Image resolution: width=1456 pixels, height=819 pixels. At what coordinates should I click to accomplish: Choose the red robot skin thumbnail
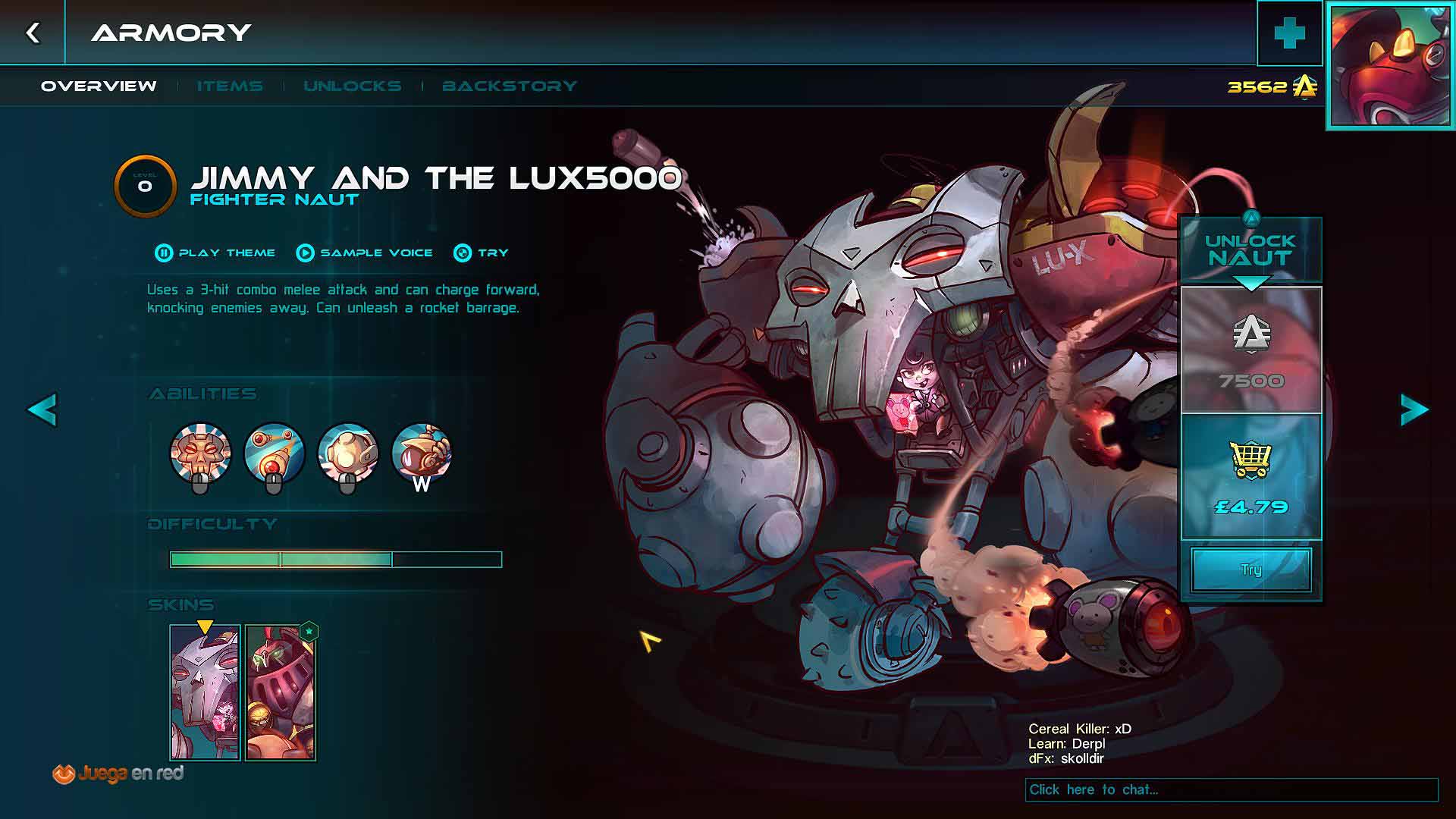pyautogui.click(x=280, y=692)
